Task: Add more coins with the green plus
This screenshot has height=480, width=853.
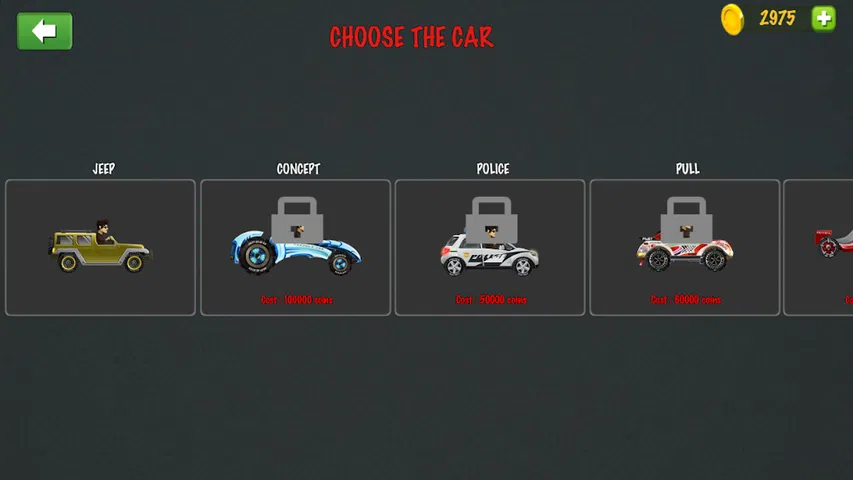Action: click(x=823, y=18)
